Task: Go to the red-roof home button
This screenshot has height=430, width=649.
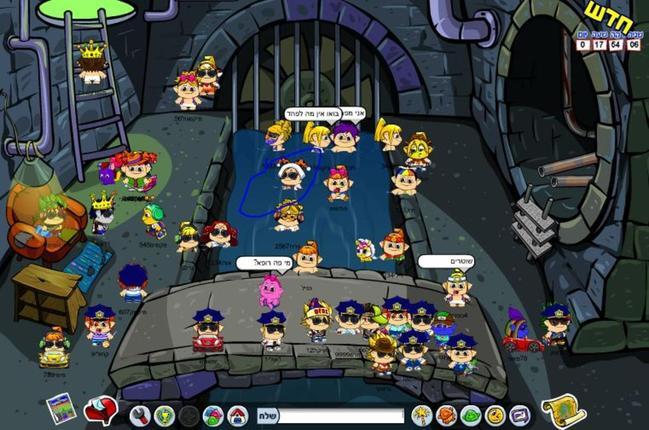Action: (238, 414)
